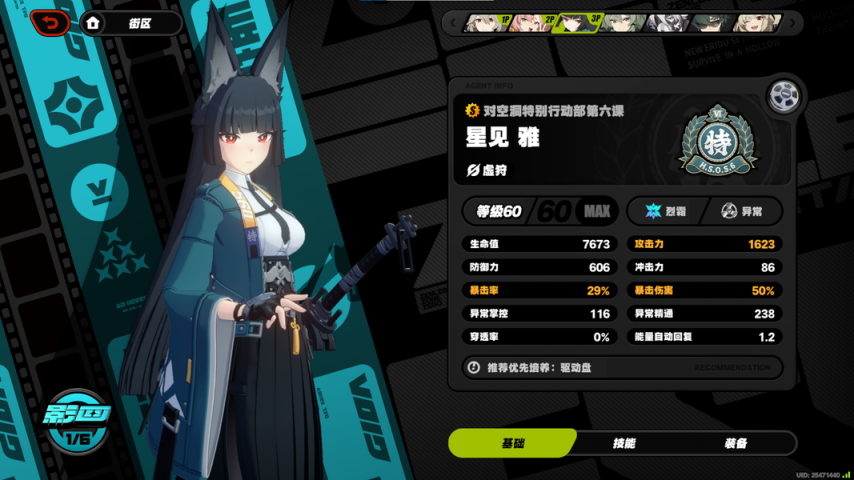Select the 基础 tab
The height and width of the screenshot is (480, 854).
[x=512, y=443]
